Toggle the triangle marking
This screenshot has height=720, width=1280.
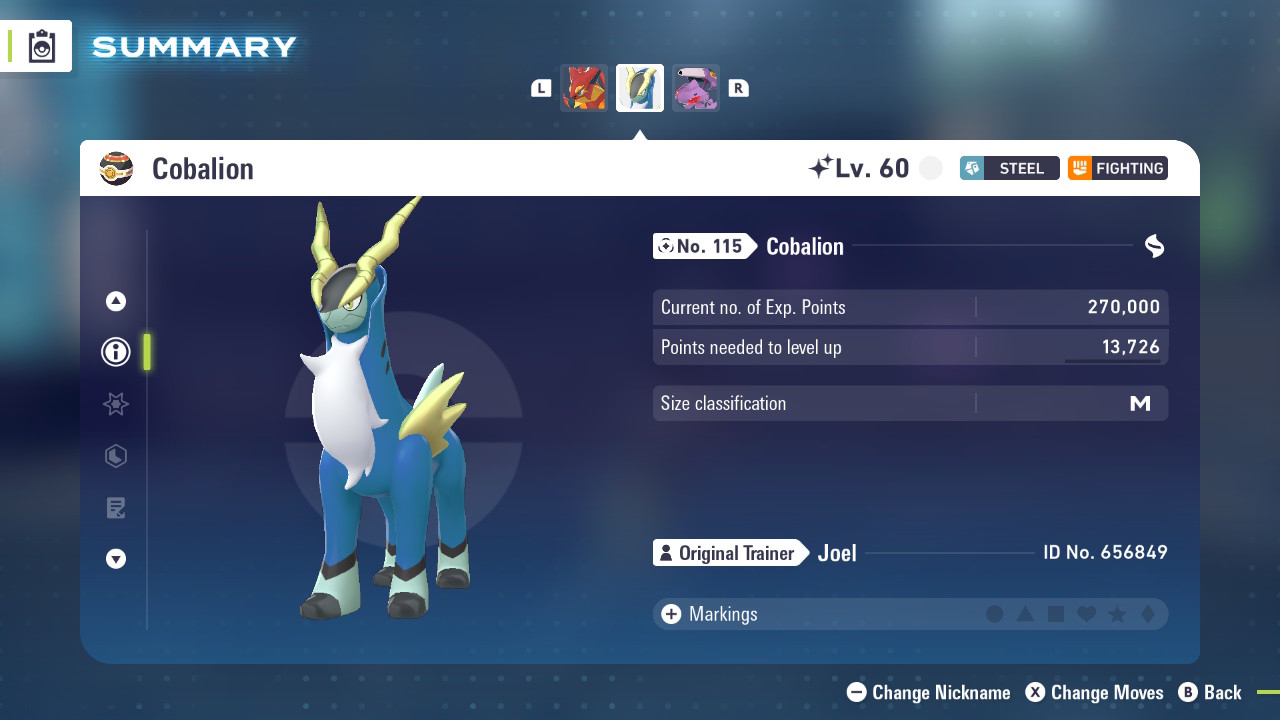pos(1025,614)
